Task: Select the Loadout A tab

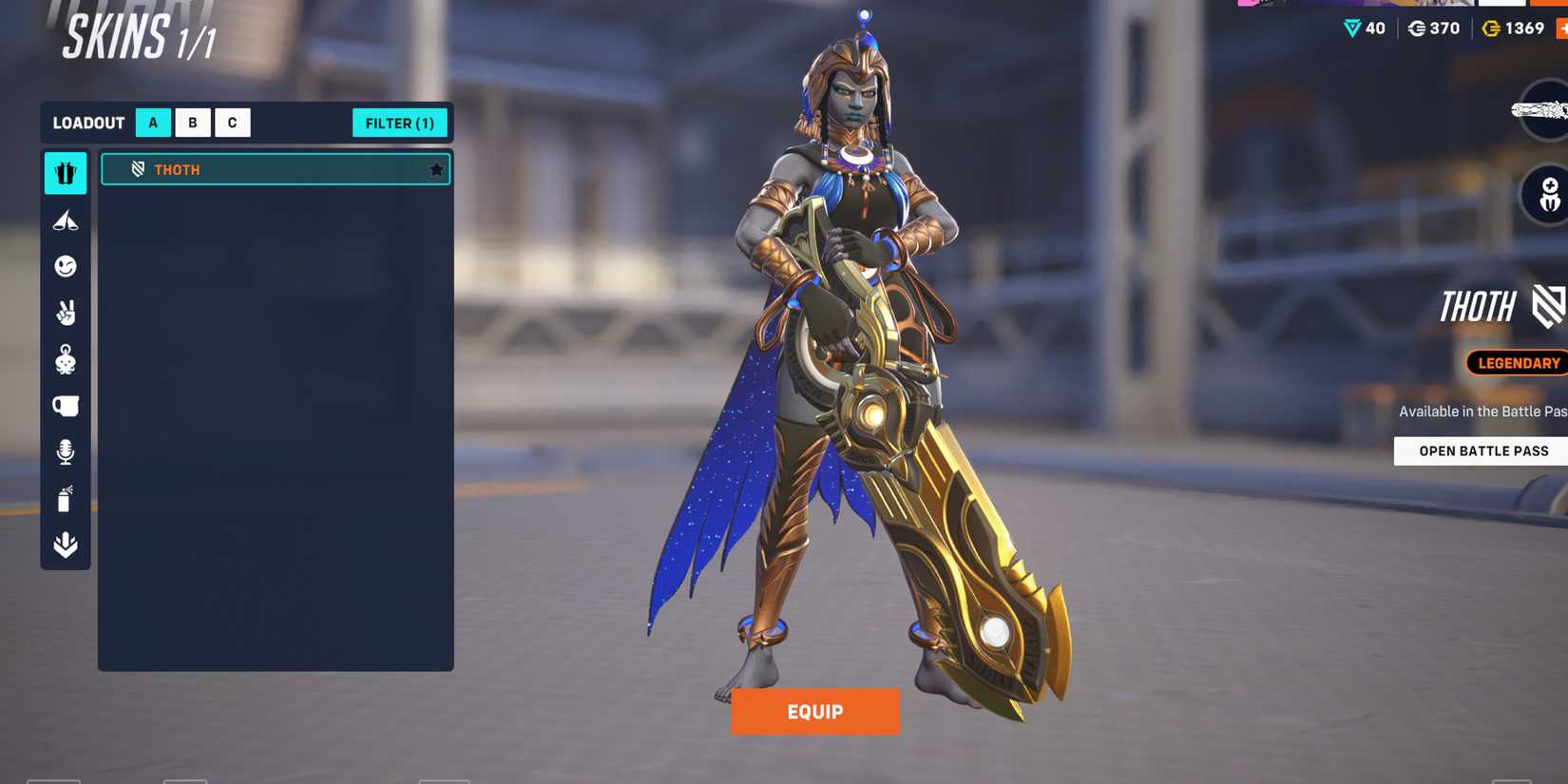Action: 152,123
